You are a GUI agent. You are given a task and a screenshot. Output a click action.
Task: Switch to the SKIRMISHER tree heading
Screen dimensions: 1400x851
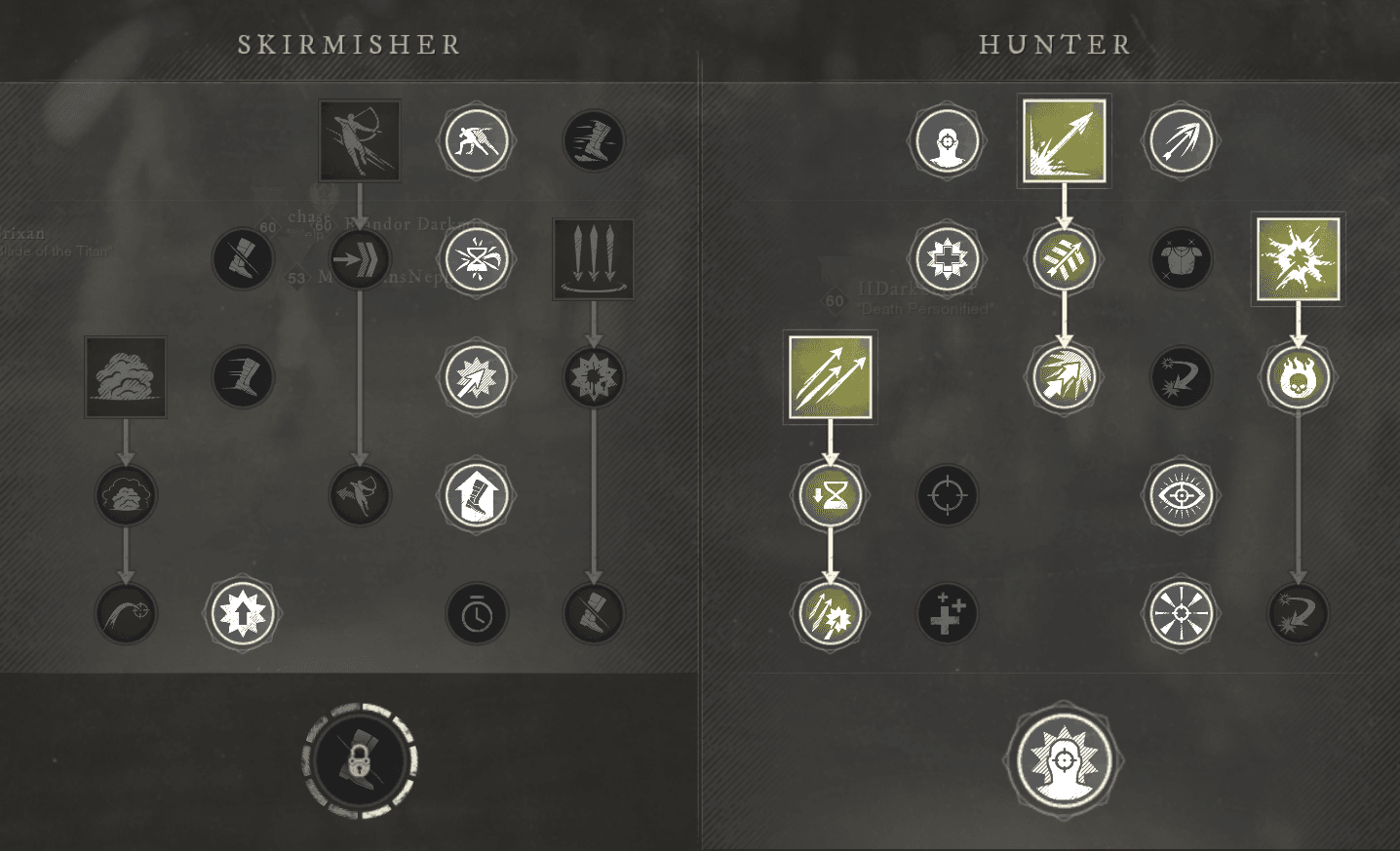click(348, 44)
